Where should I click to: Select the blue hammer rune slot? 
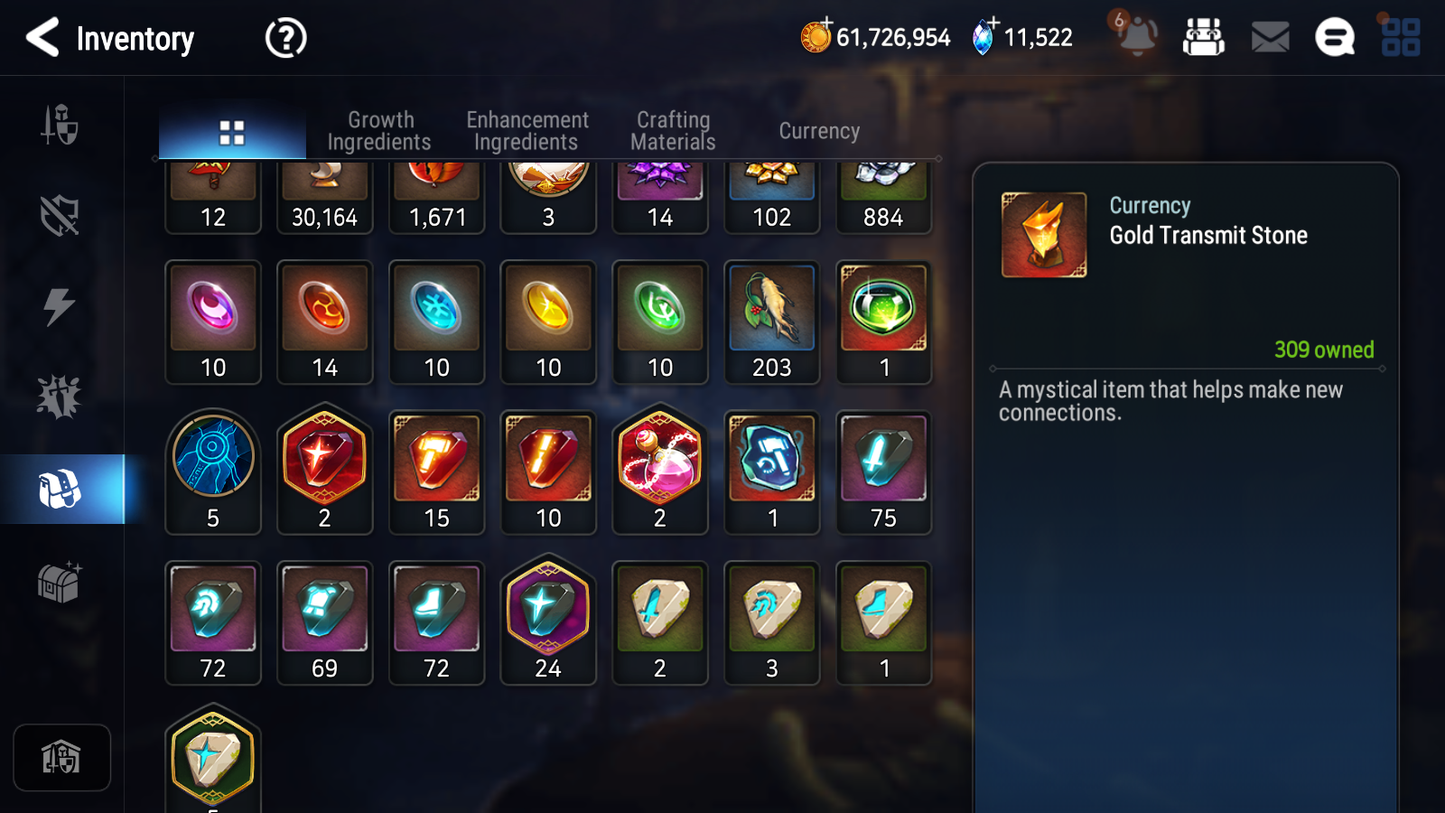coord(771,471)
